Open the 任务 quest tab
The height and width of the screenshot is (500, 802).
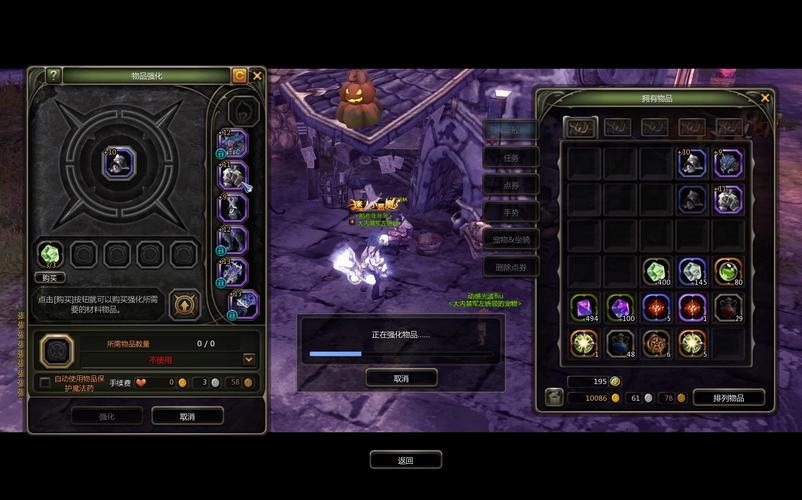(x=511, y=157)
